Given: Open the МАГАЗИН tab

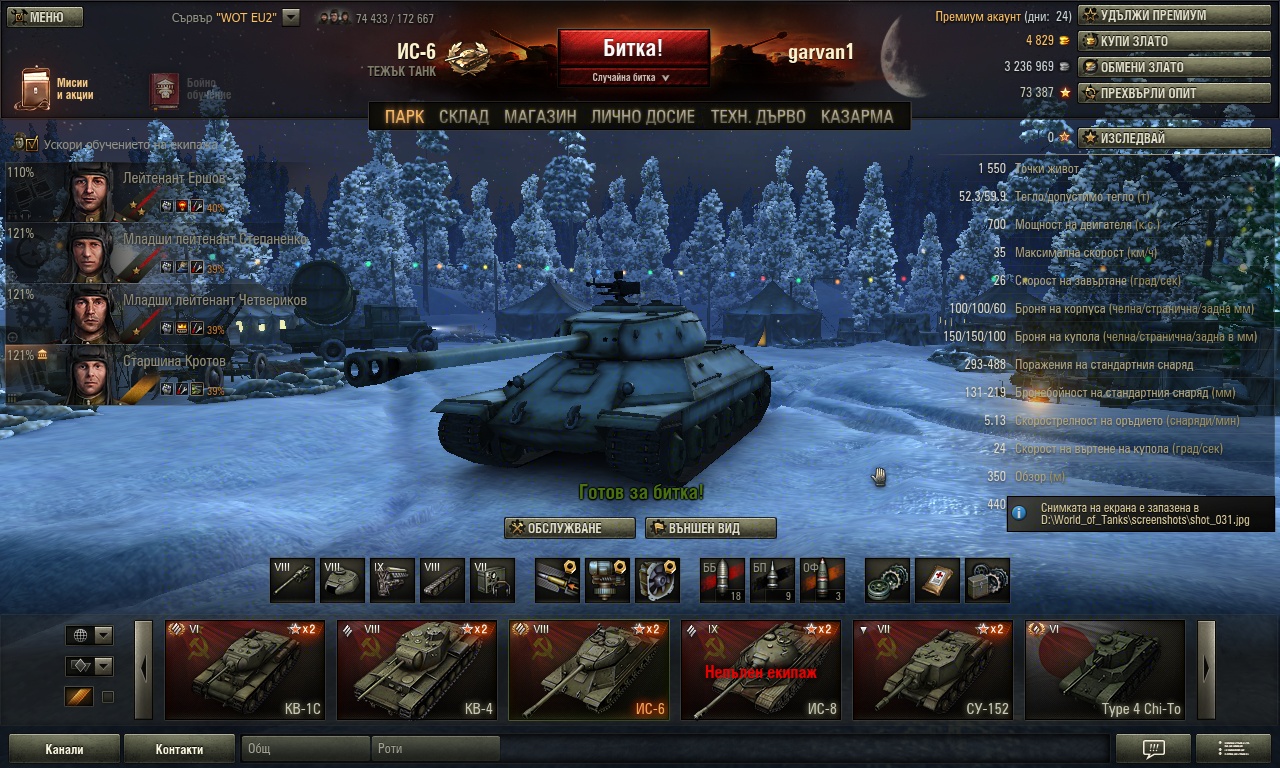Looking at the screenshot, I should tap(540, 116).
